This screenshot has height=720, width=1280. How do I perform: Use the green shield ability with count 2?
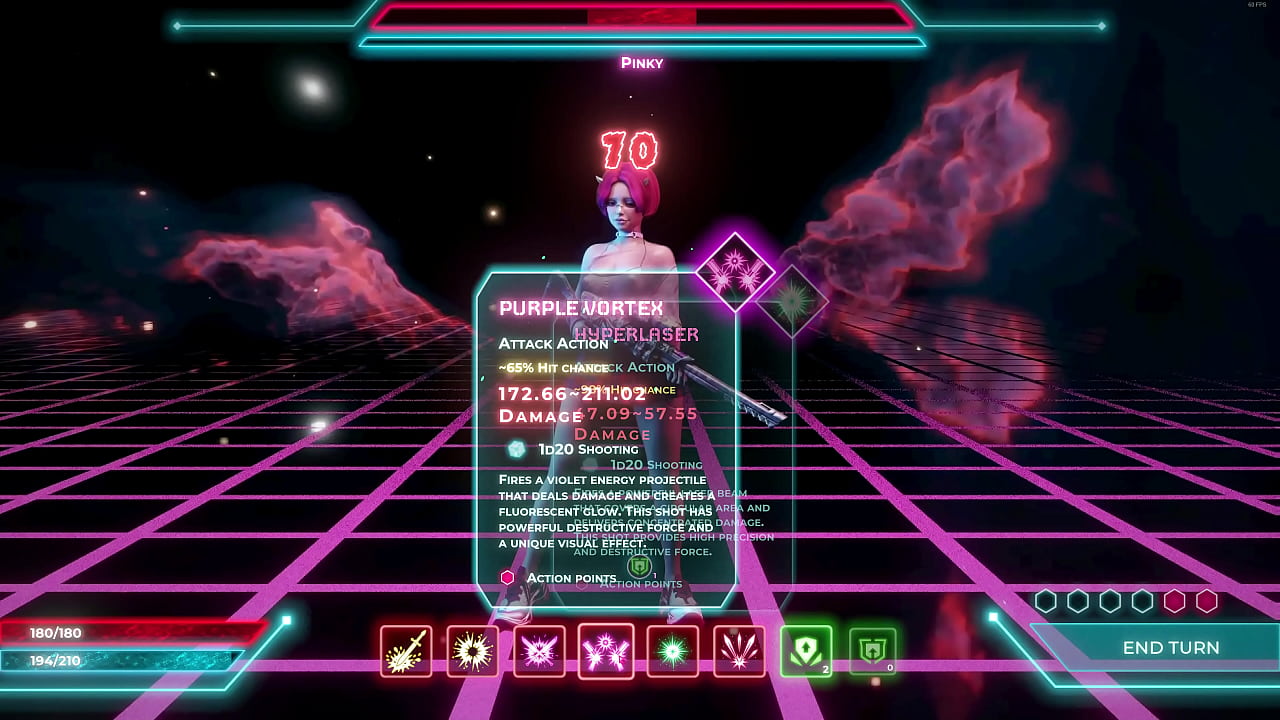tap(806, 651)
